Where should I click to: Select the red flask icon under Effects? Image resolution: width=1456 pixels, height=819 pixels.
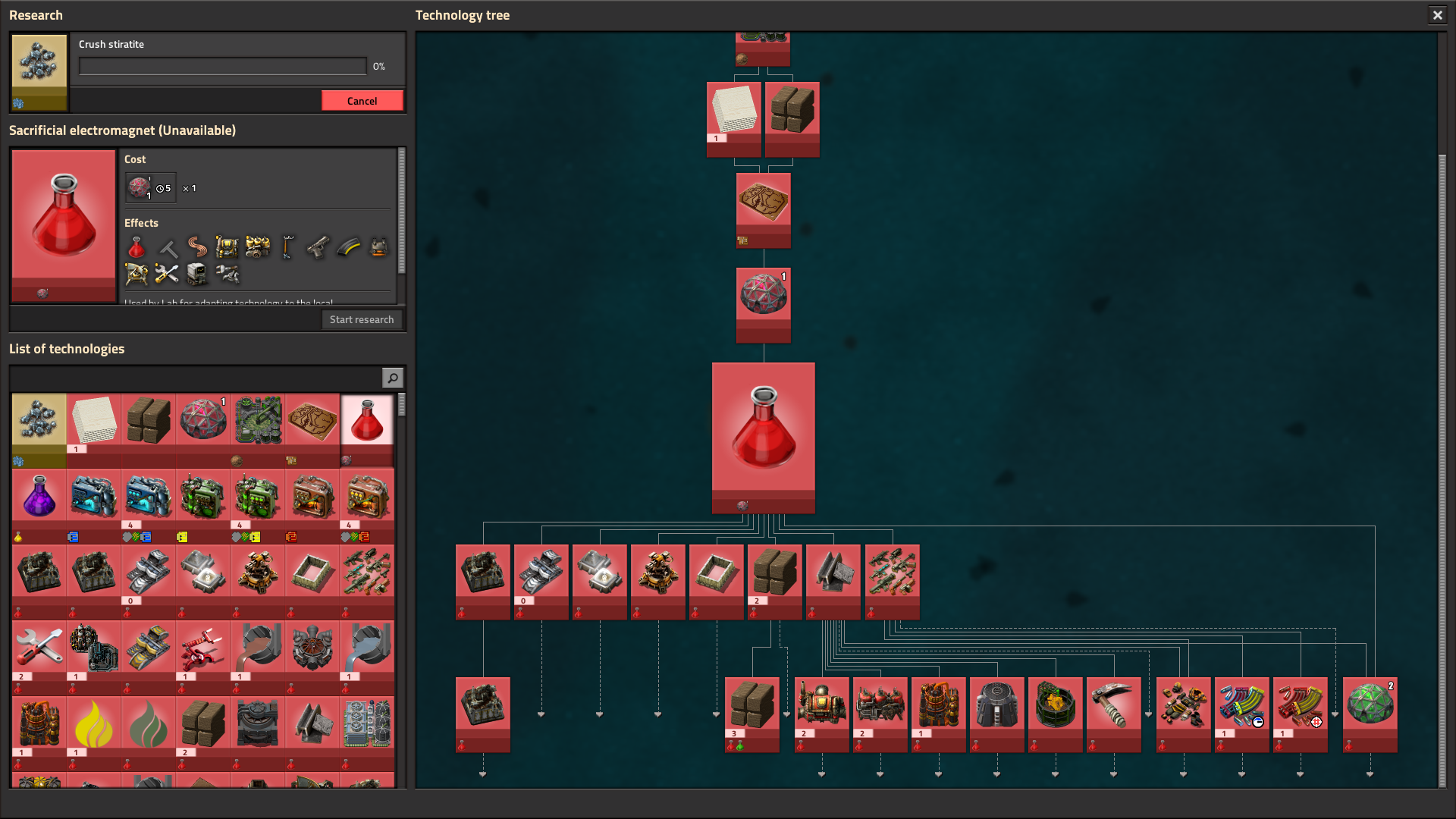point(136,248)
